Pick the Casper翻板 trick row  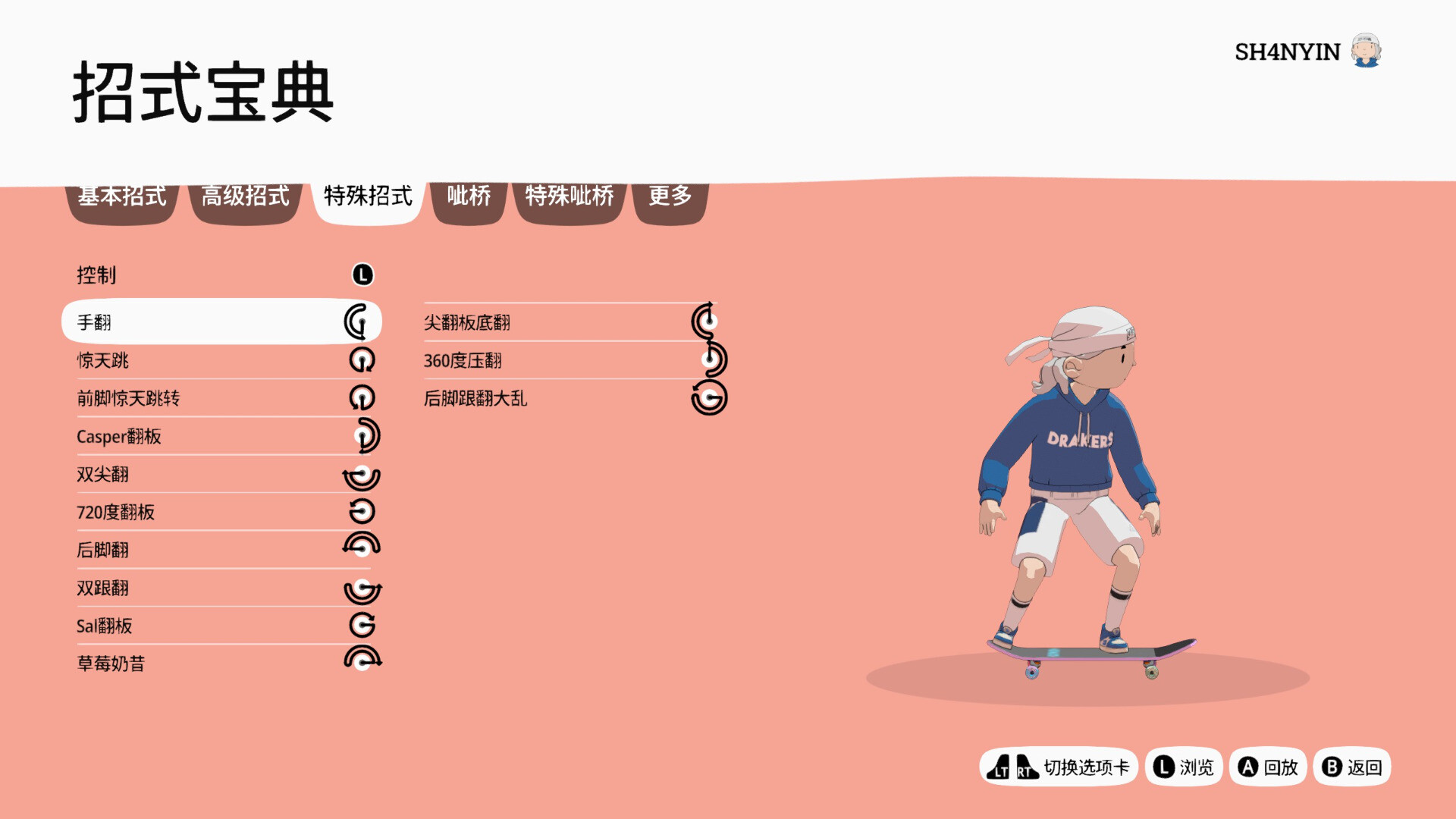(x=221, y=436)
